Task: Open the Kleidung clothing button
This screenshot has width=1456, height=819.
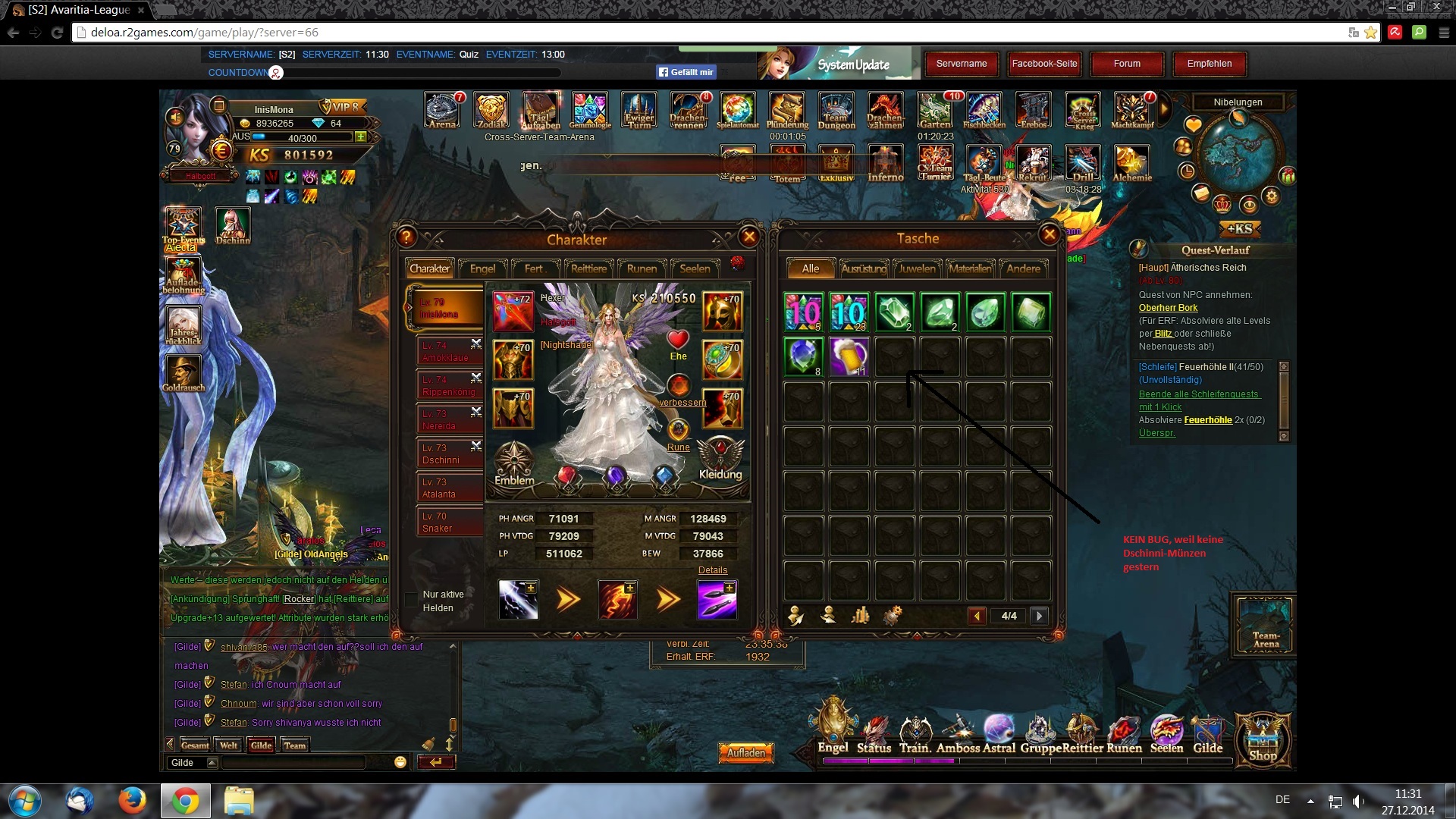Action: (x=720, y=460)
